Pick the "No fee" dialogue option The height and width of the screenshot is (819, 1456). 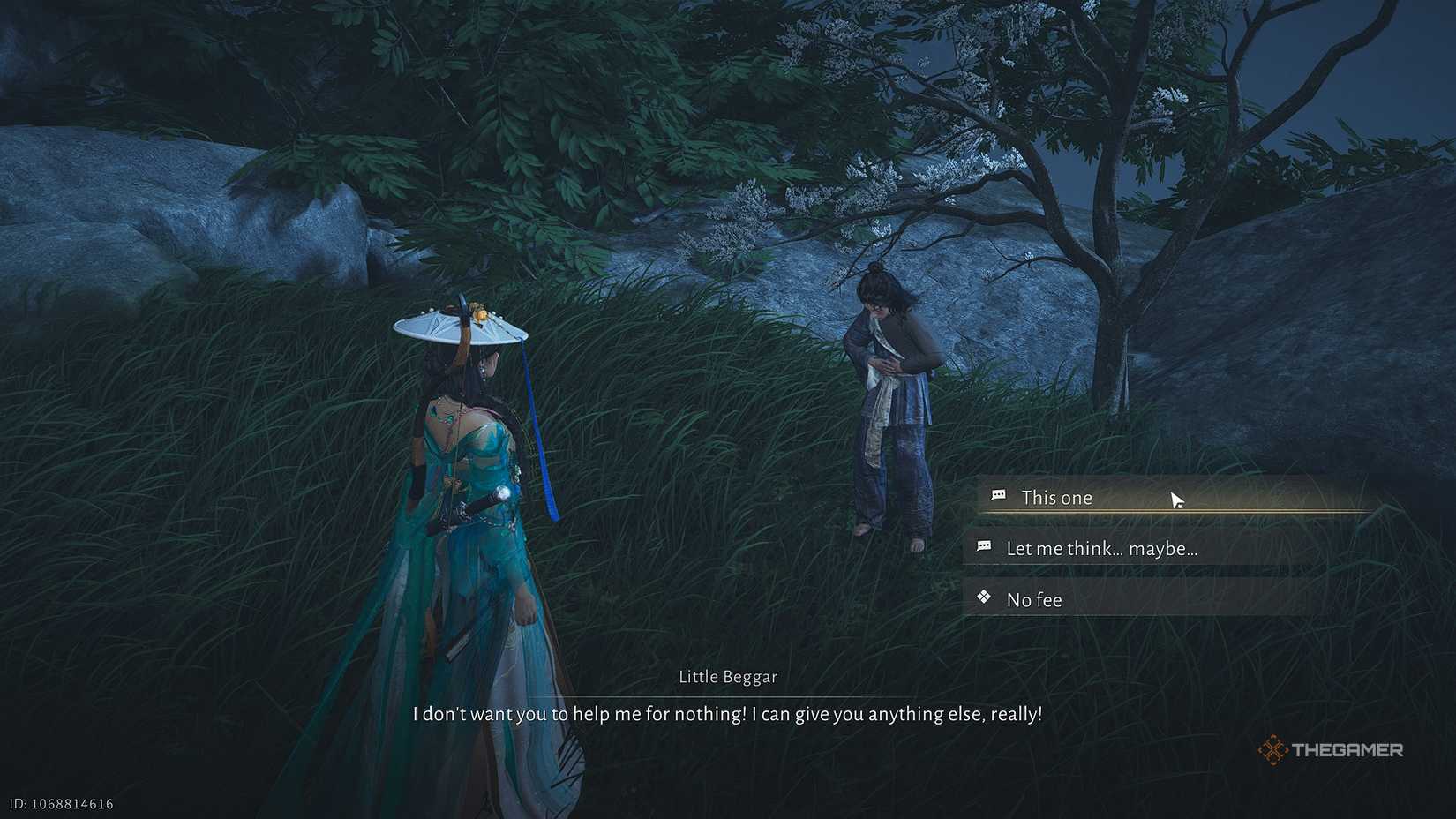(1034, 600)
